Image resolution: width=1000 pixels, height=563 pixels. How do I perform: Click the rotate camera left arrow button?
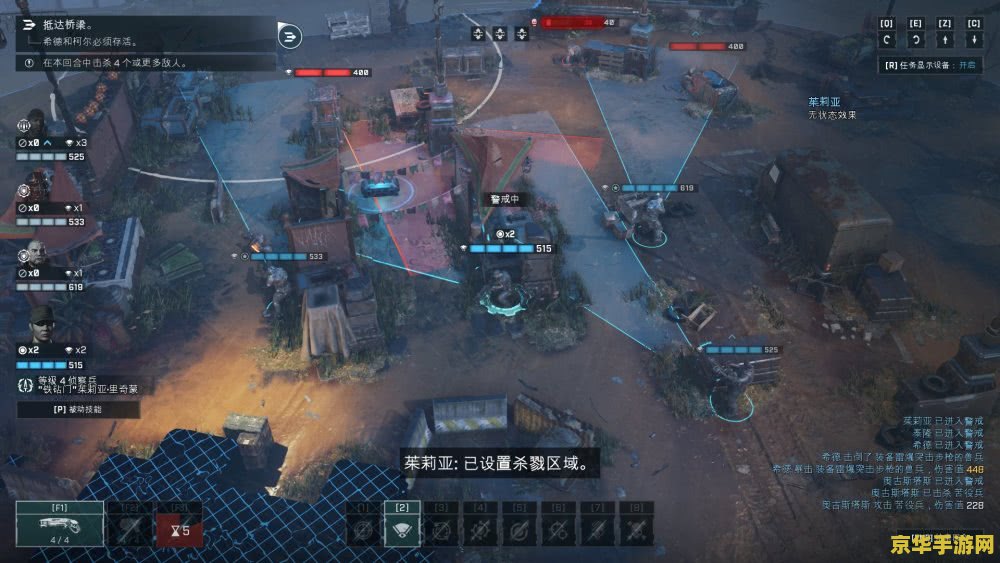point(887,40)
